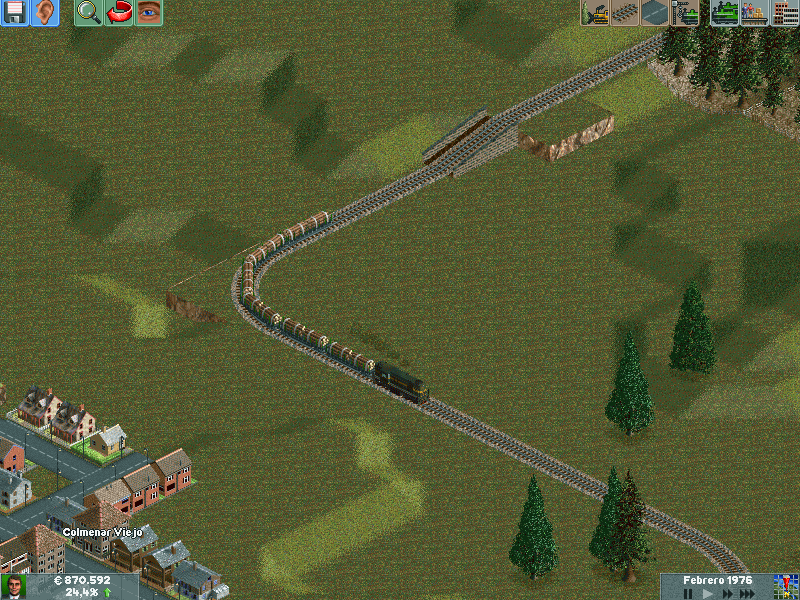Pause the game with the pause button
The width and height of the screenshot is (800, 600).
pos(688,593)
